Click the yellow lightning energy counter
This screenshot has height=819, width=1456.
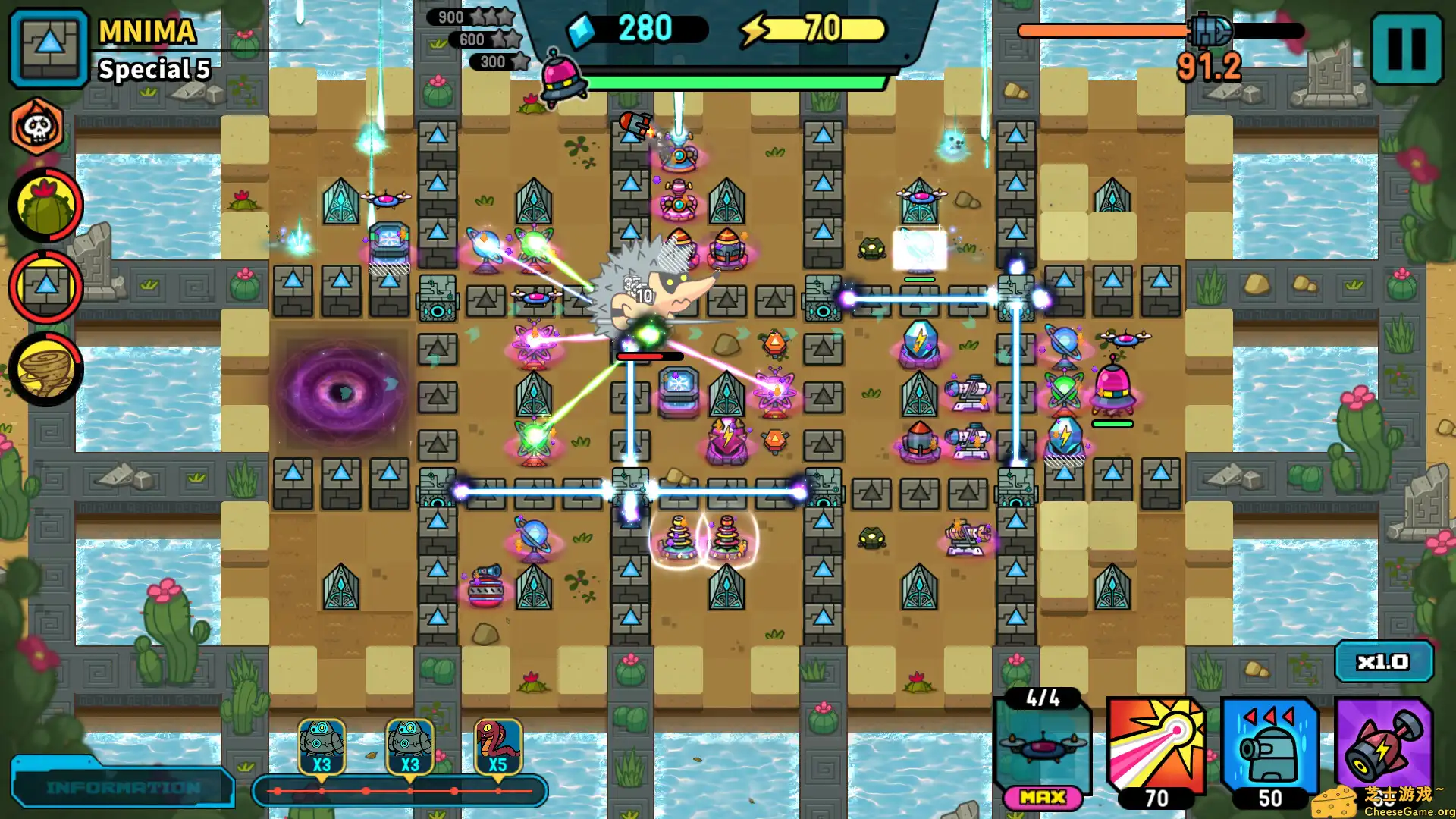(807, 28)
